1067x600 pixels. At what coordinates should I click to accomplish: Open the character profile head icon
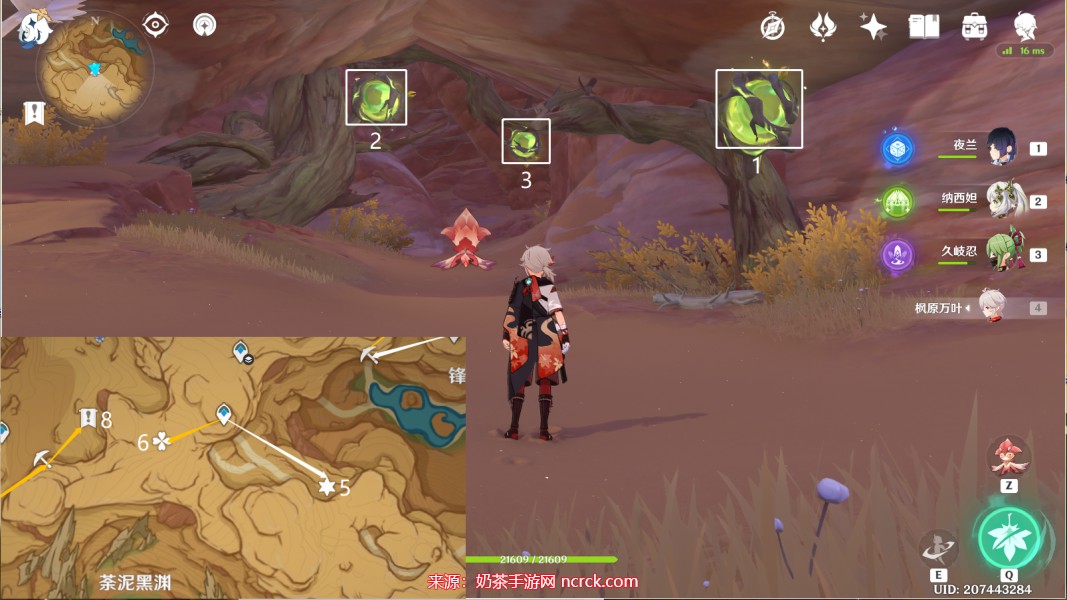click(1025, 27)
